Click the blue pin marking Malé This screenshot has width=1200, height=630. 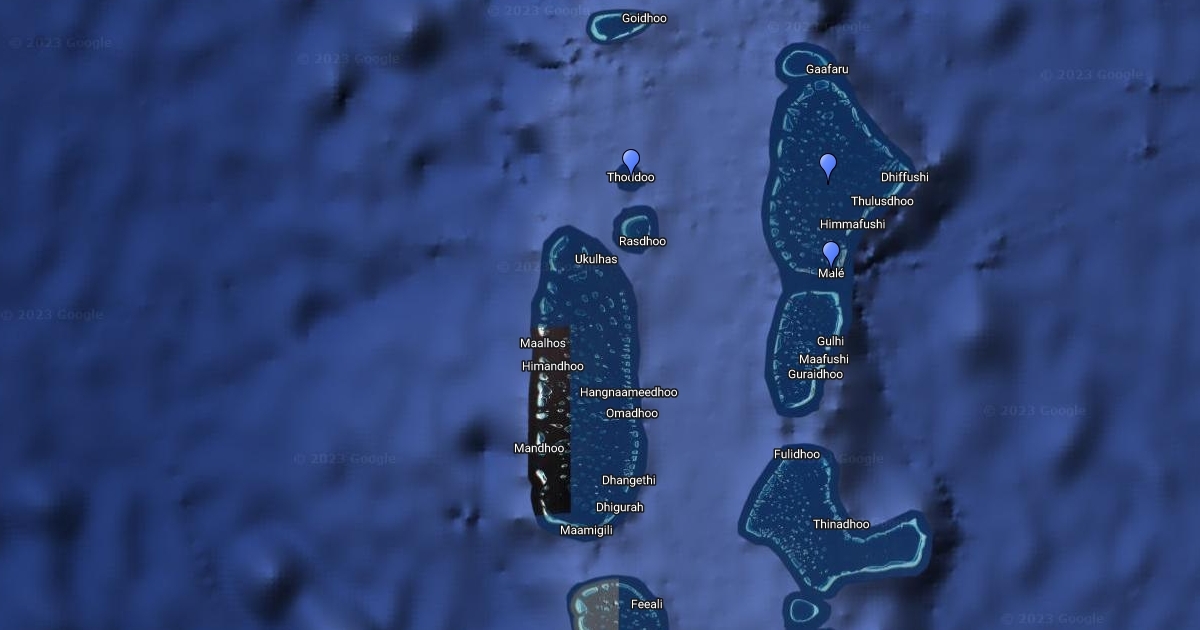coord(831,253)
